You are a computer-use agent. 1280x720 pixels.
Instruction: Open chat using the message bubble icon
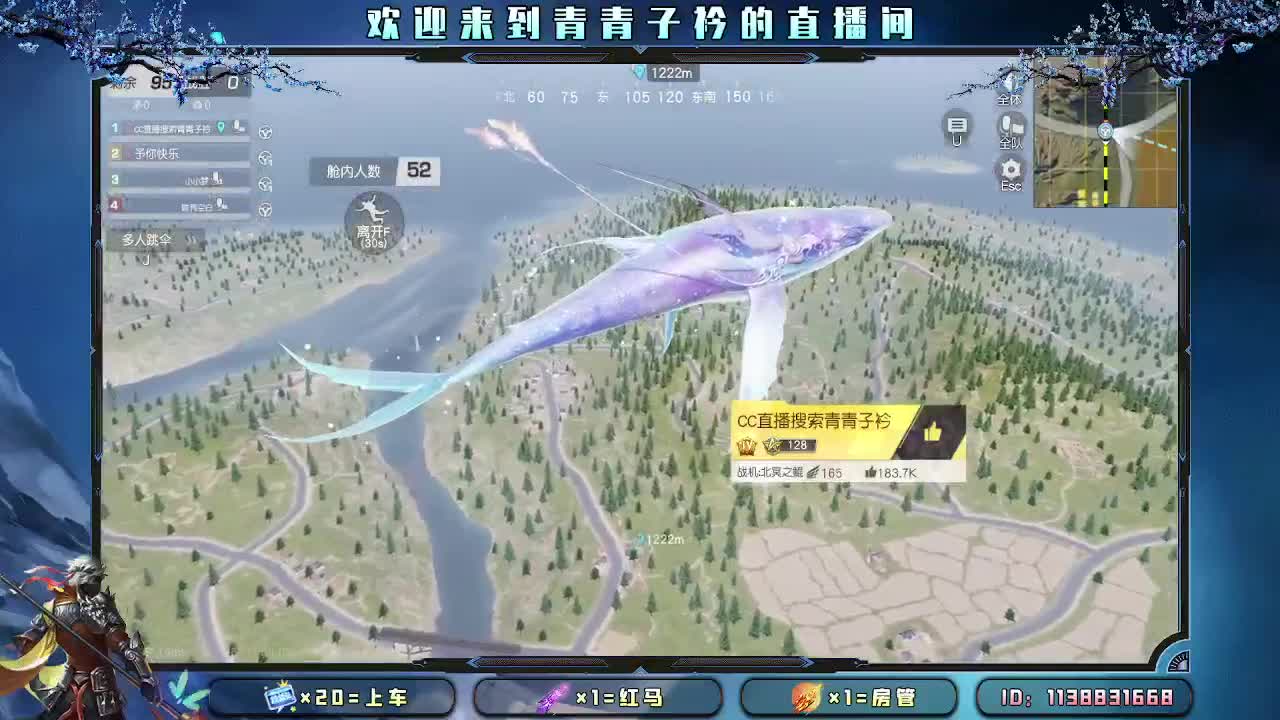(957, 125)
